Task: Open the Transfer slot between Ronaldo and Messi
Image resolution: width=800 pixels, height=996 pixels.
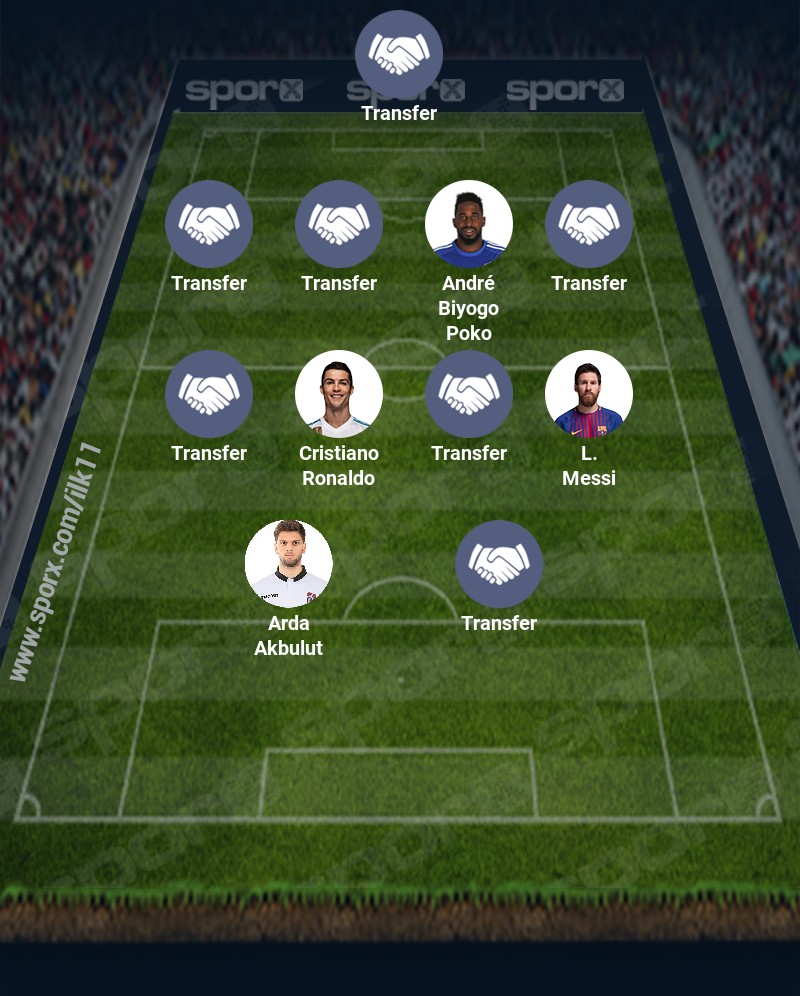Action: tap(469, 394)
